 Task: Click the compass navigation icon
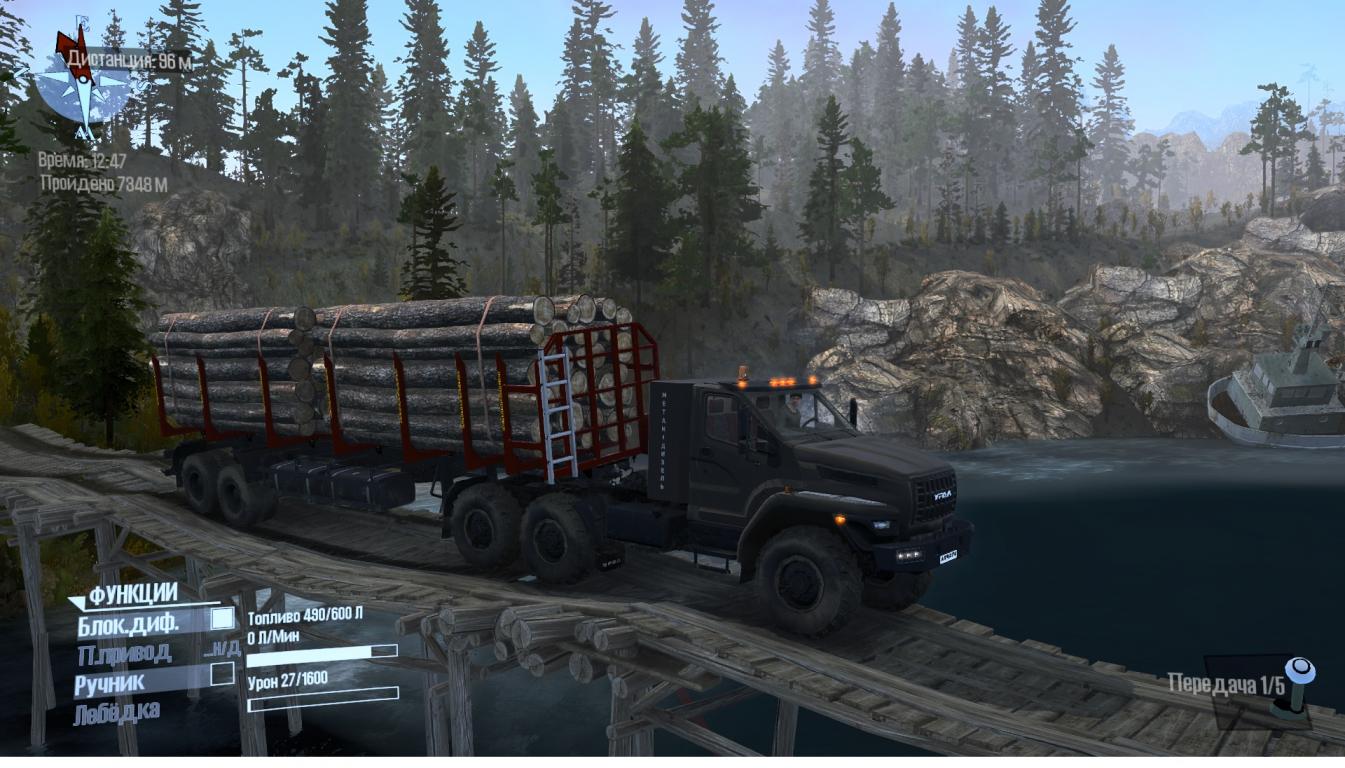pyautogui.click(x=83, y=85)
